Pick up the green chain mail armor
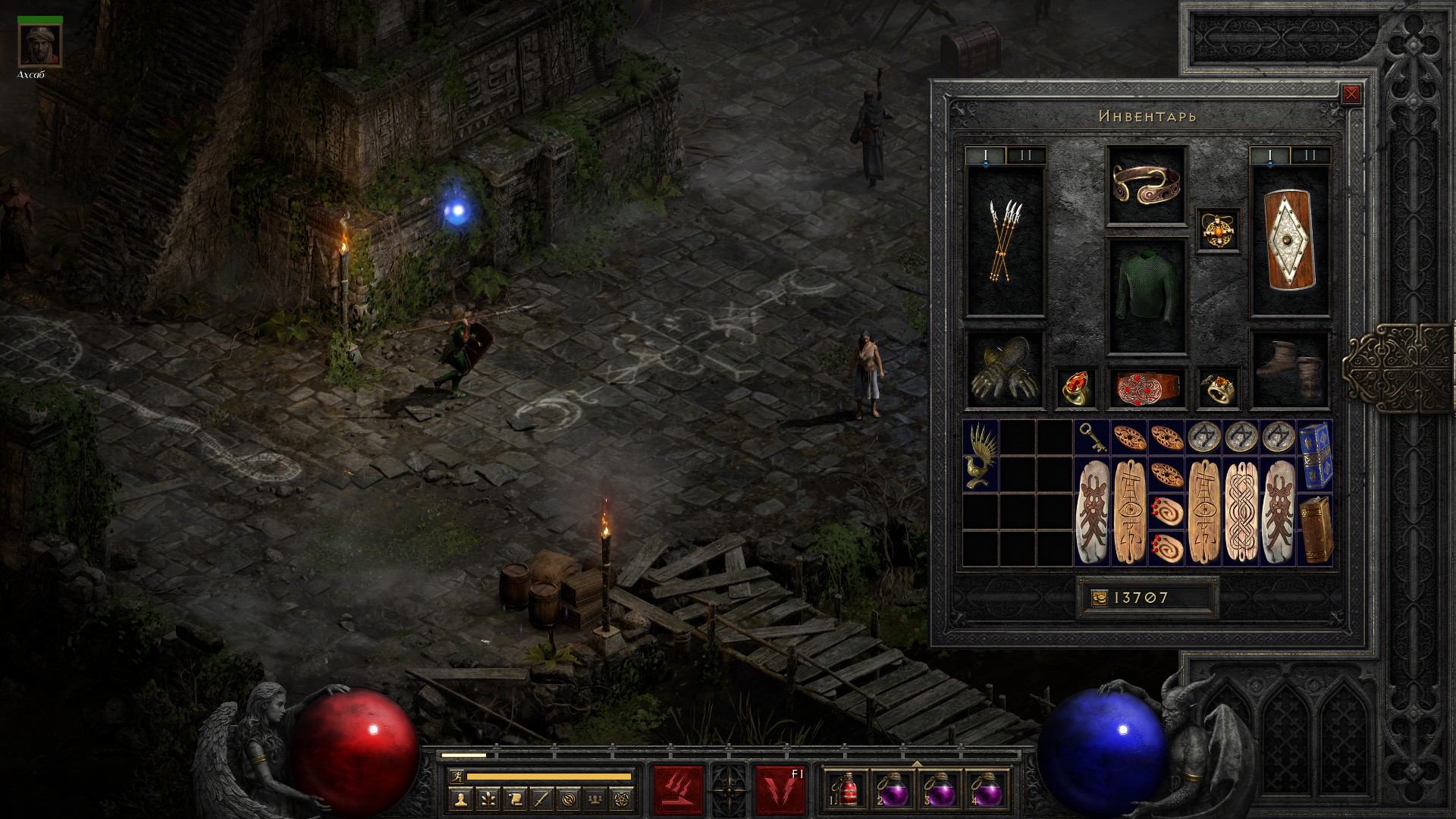The height and width of the screenshot is (819, 1456). (x=1146, y=295)
